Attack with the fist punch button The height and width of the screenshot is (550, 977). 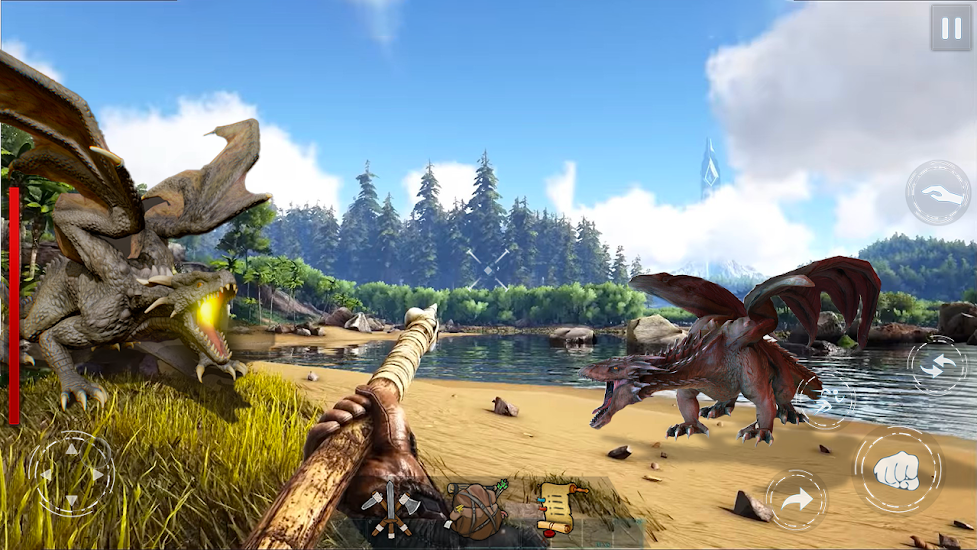coord(897,470)
